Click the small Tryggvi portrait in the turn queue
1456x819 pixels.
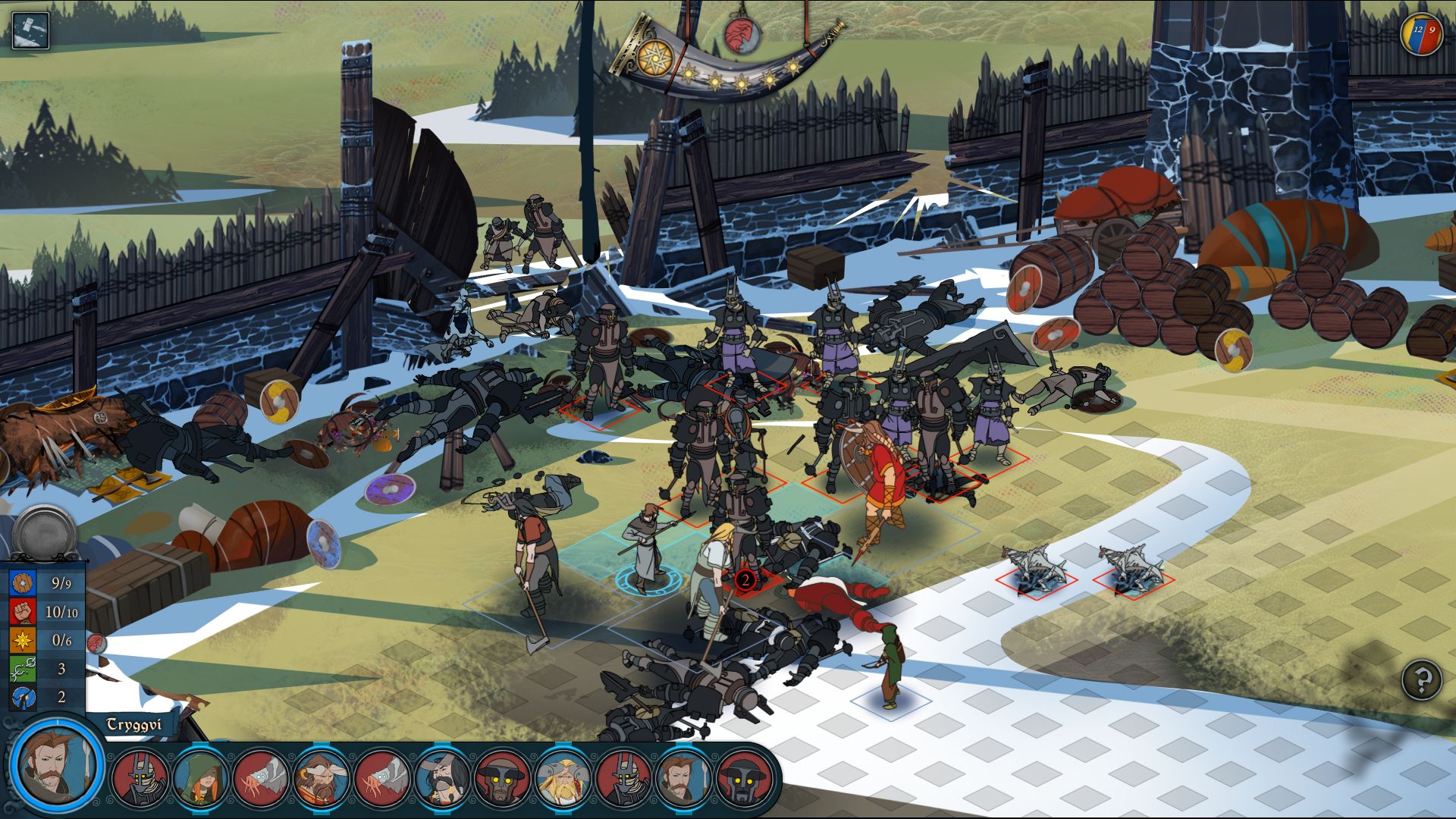coord(684,777)
